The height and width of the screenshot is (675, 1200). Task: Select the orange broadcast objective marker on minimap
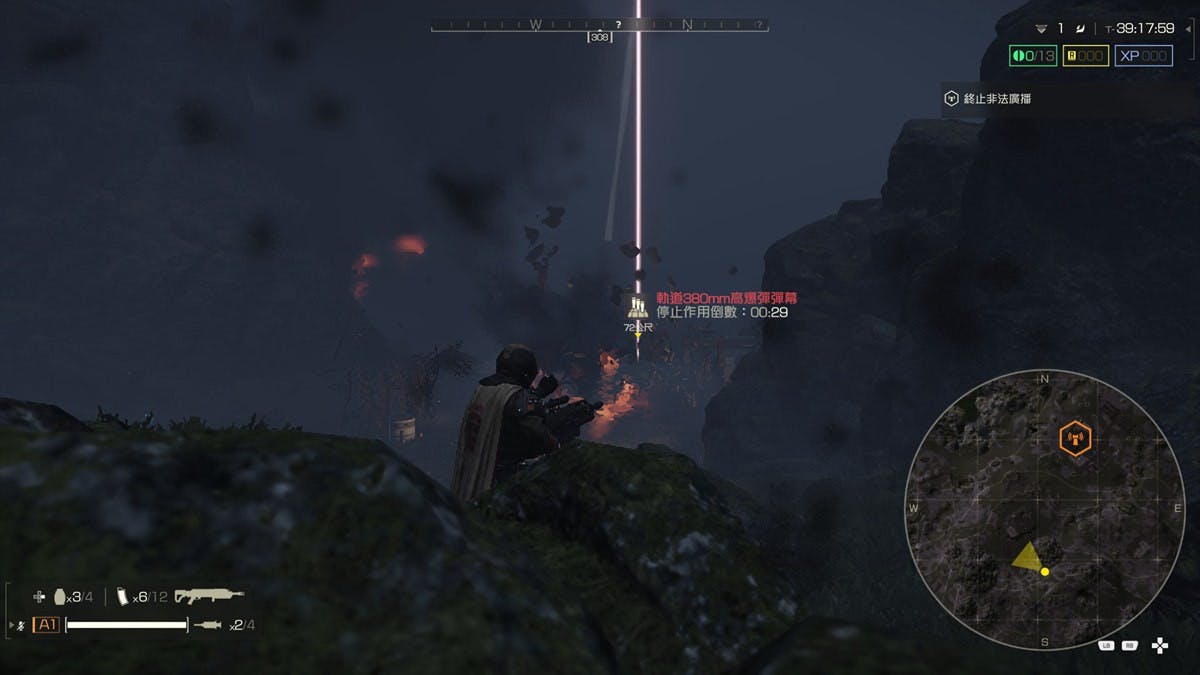click(x=1074, y=438)
